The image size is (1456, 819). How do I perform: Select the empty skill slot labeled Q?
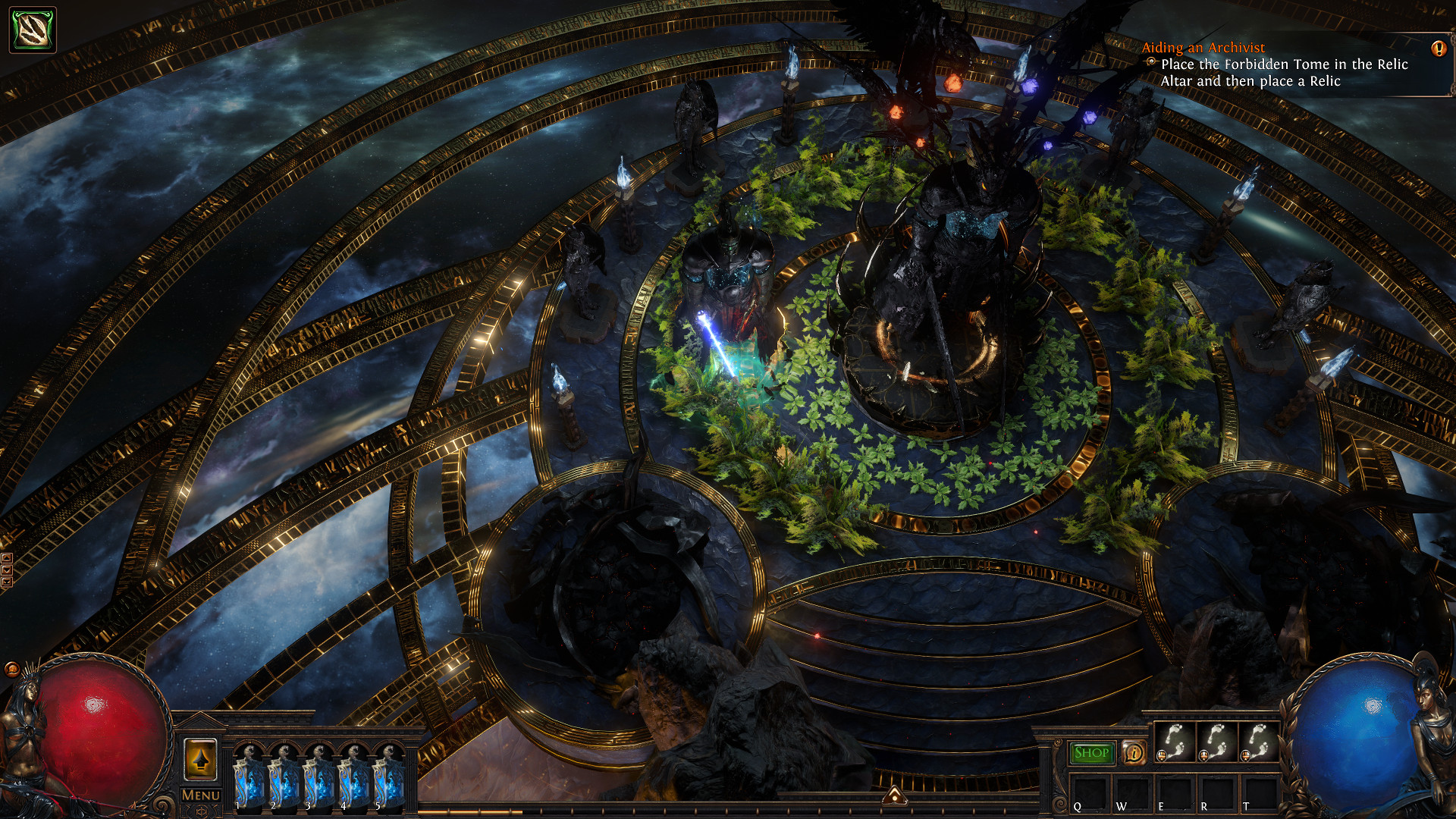coord(1089,793)
